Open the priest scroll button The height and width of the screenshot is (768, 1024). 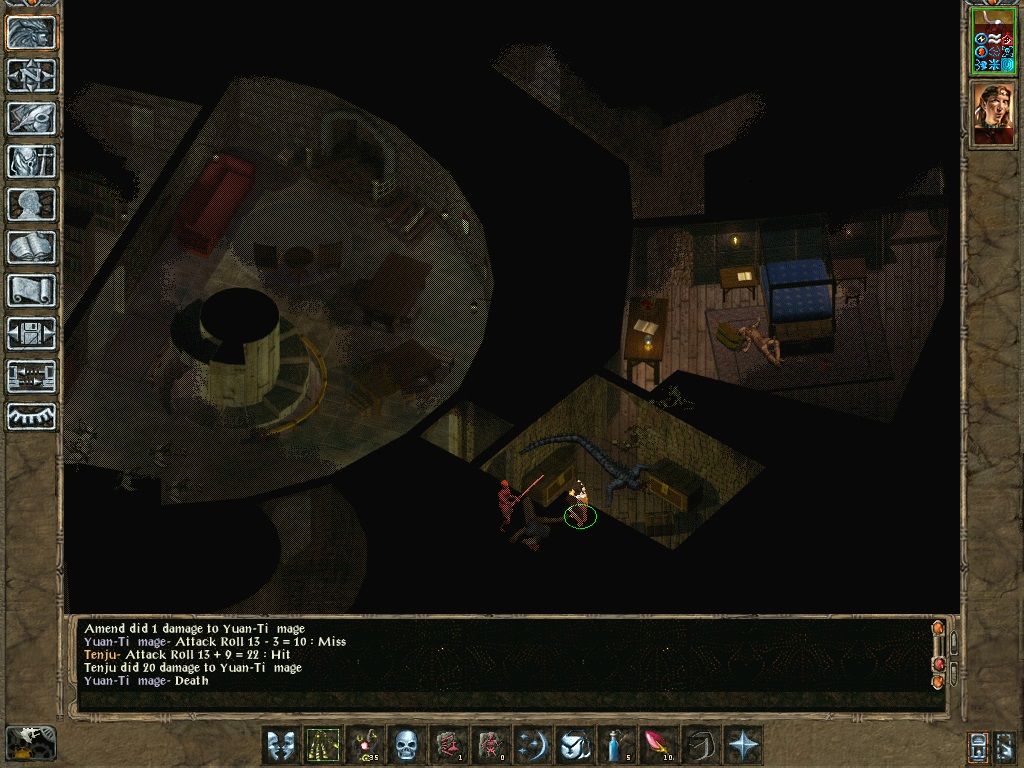click(x=31, y=290)
